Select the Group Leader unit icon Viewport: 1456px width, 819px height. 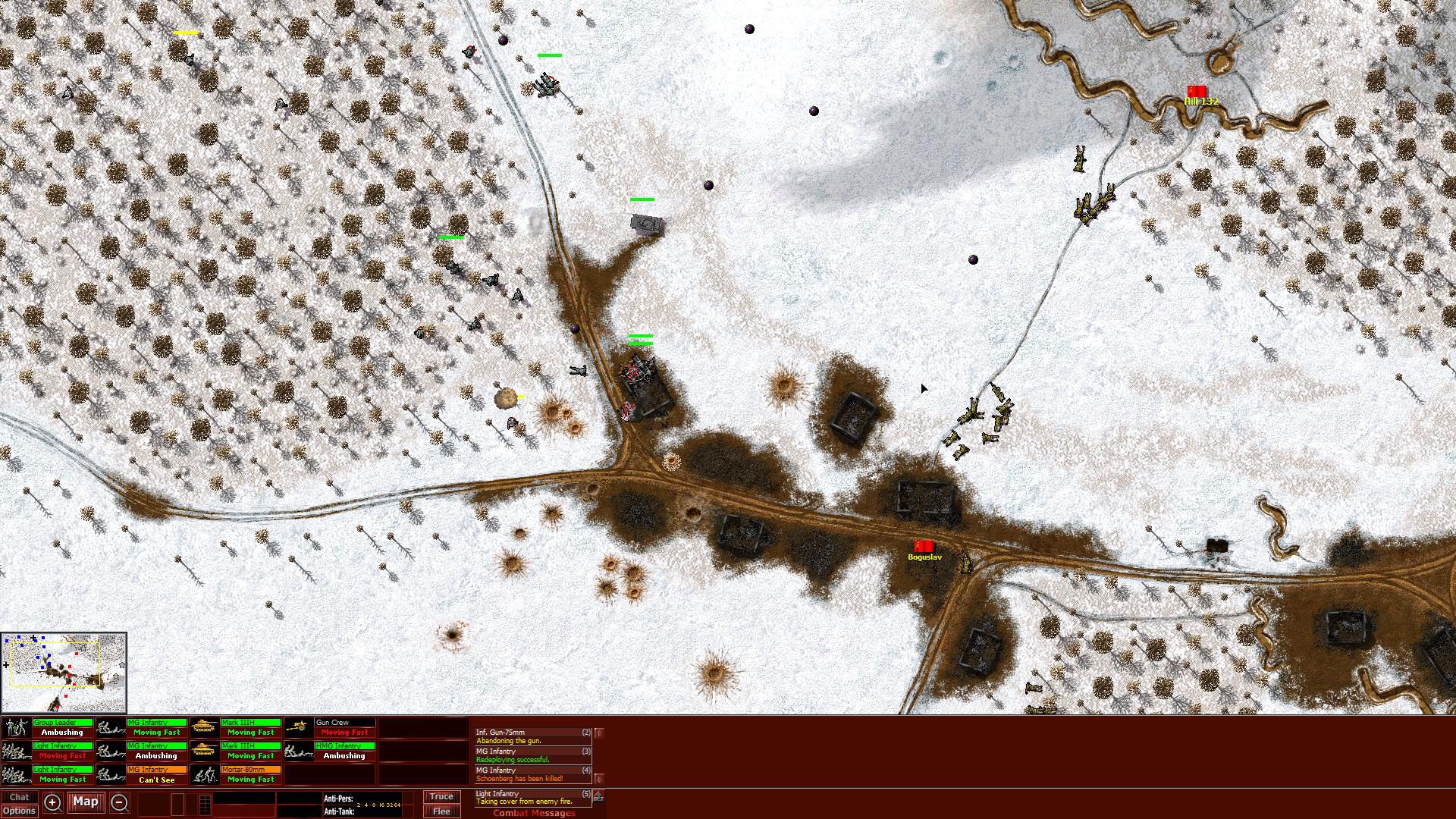(x=15, y=728)
